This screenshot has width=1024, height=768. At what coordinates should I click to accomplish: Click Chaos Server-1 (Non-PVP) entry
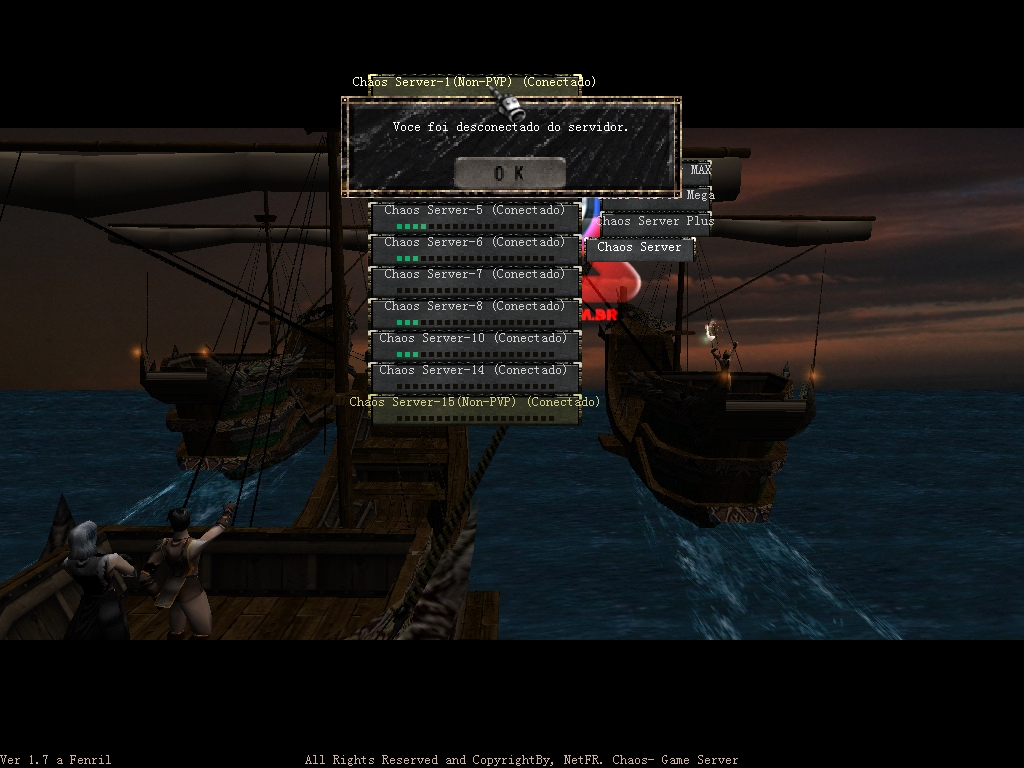474,83
